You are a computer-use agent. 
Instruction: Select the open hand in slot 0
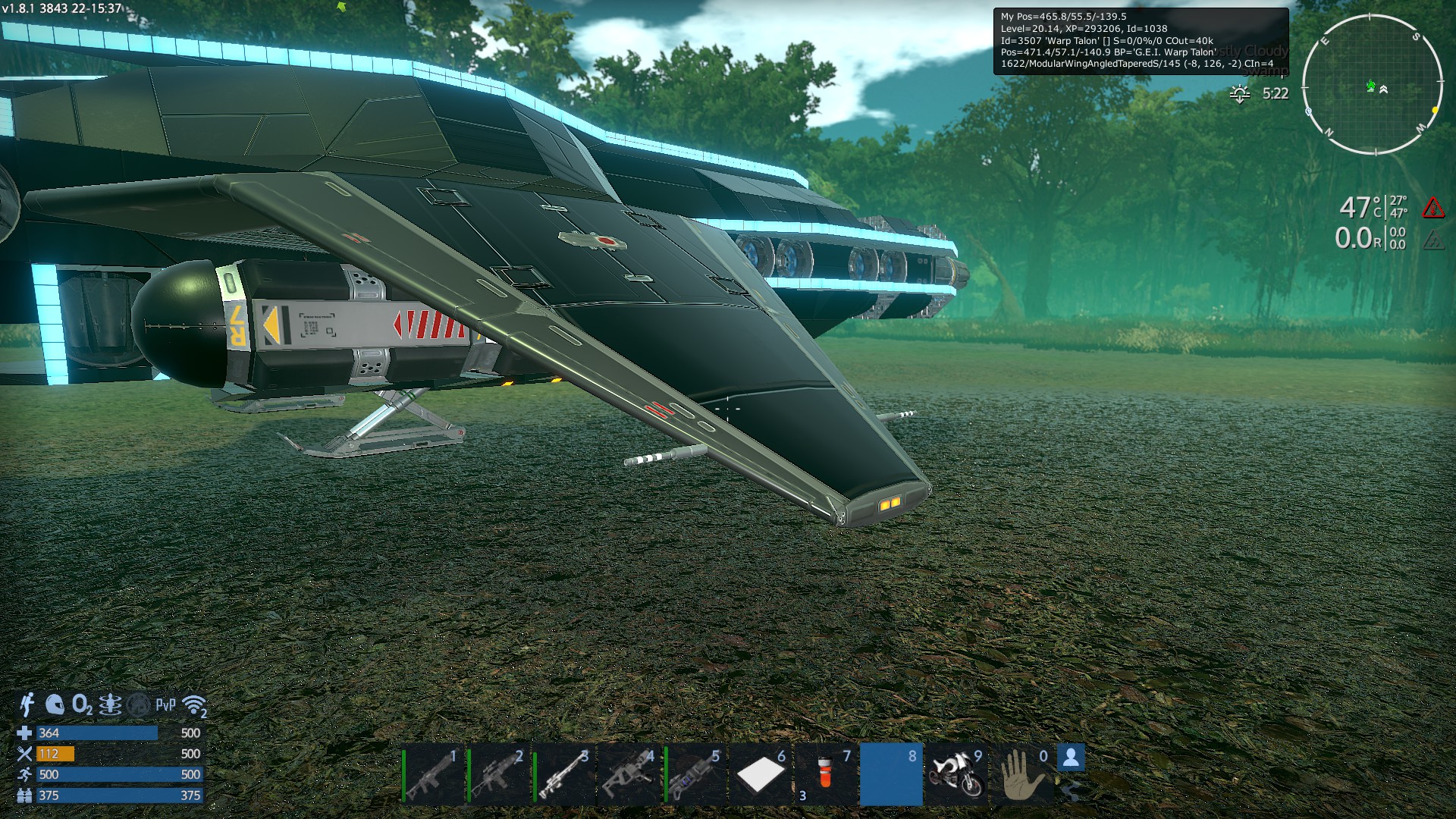click(1021, 775)
